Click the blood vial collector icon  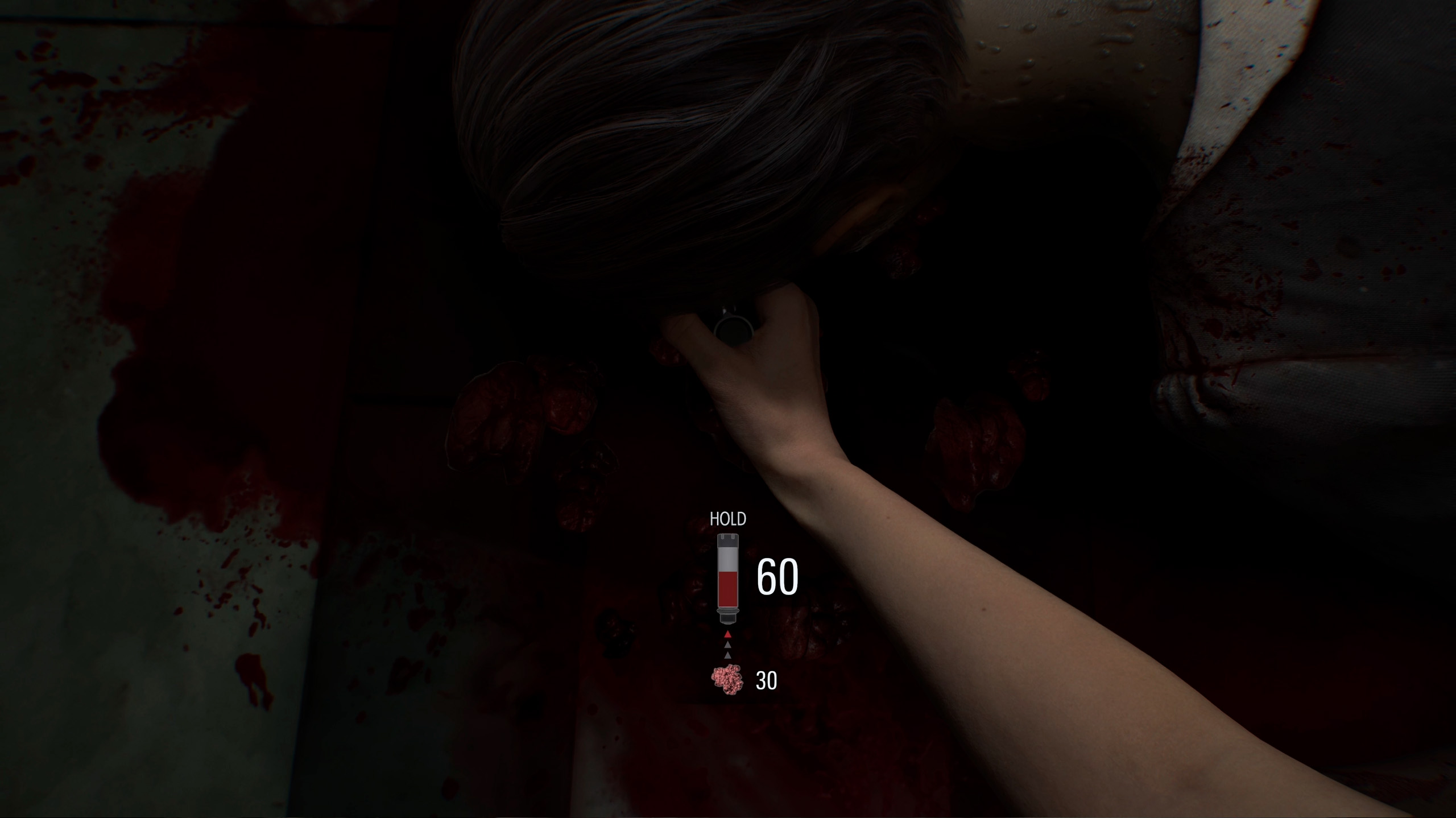(x=728, y=578)
